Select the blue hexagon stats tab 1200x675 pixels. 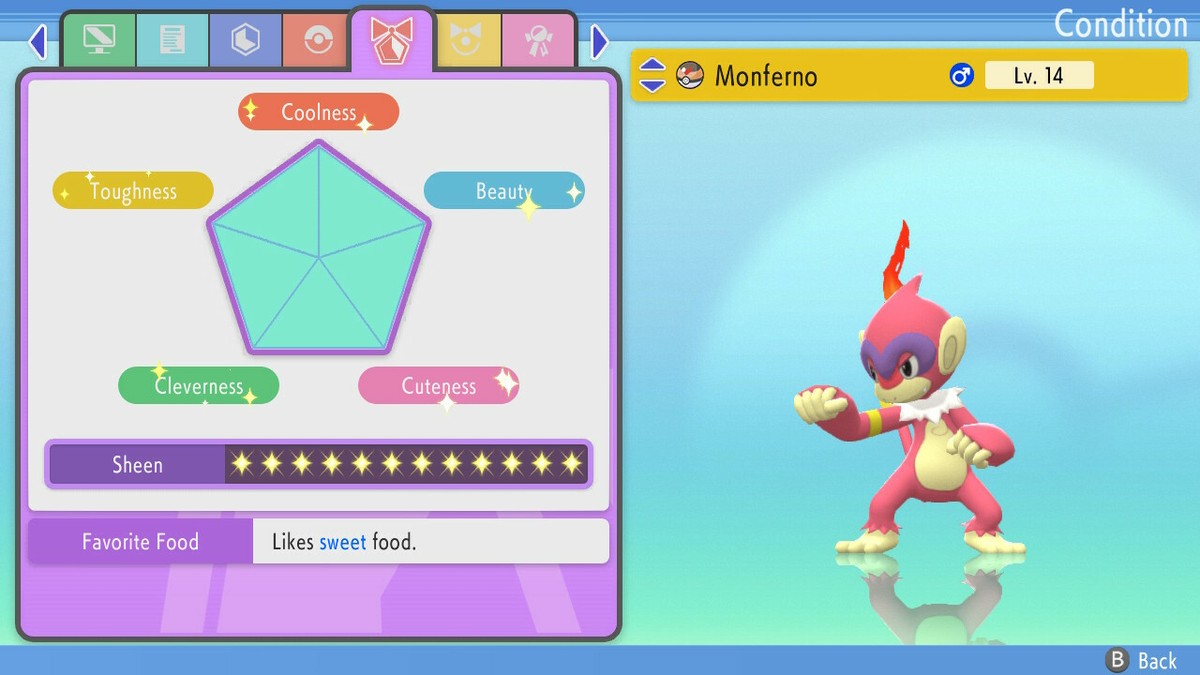pos(245,40)
